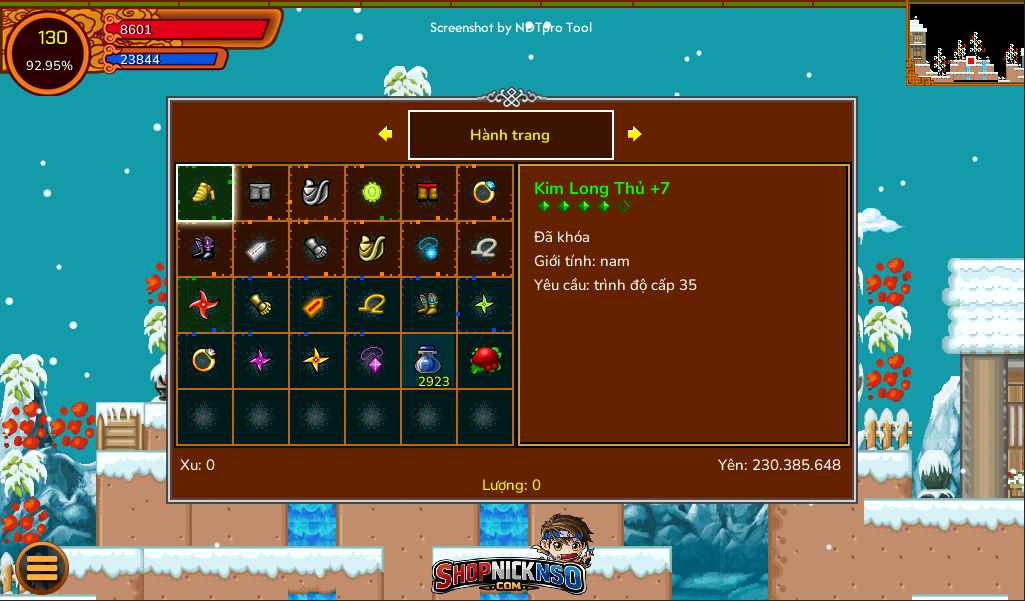1025x601 pixels.
Task: Select the red-banded golden pants slot
Action: click(429, 193)
